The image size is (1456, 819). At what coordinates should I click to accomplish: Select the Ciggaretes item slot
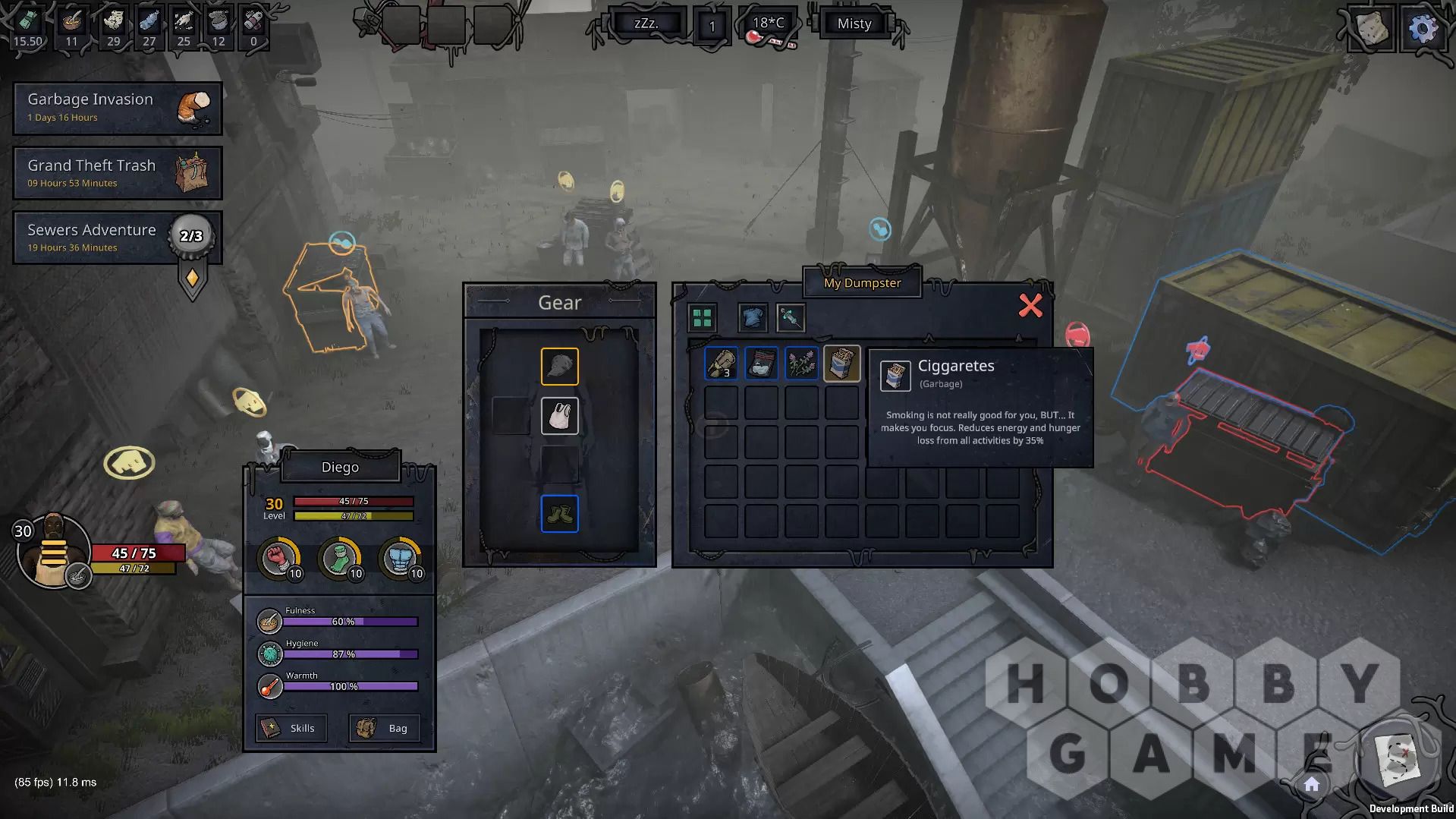pos(841,364)
